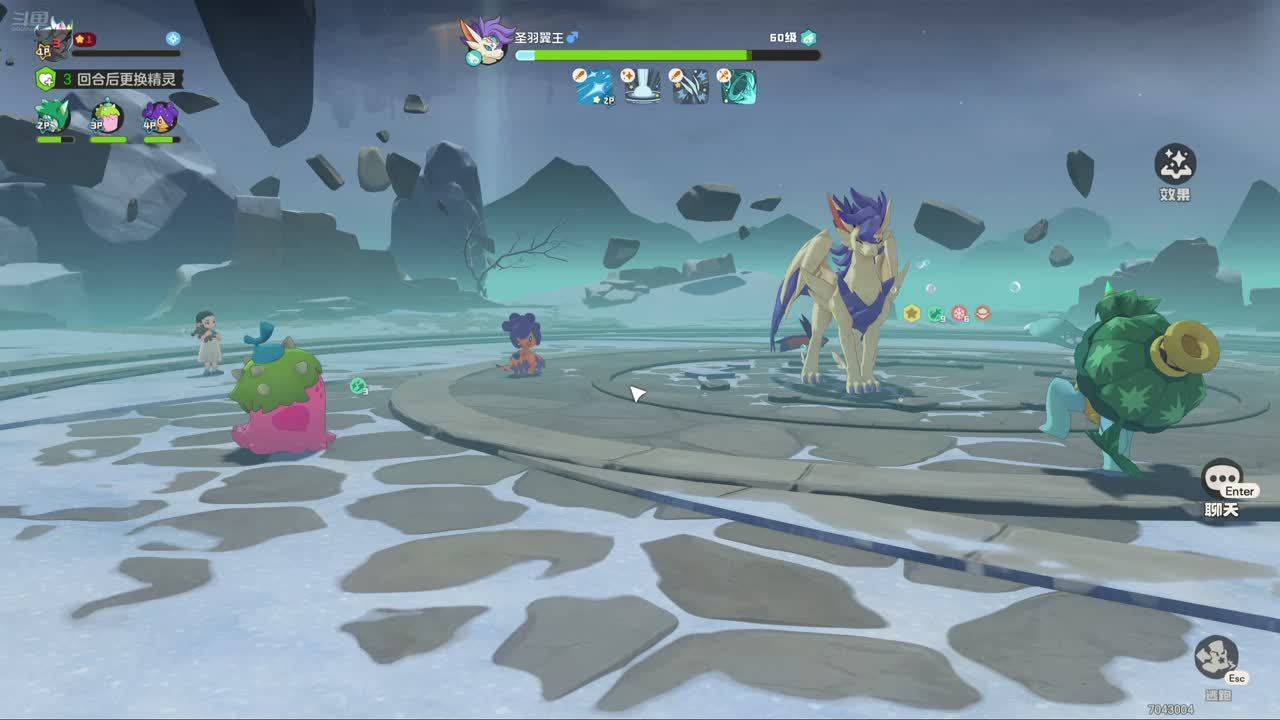This screenshot has width=1280, height=720.
Task: Click the 逃跑 escape button
Action: [x=1216, y=658]
